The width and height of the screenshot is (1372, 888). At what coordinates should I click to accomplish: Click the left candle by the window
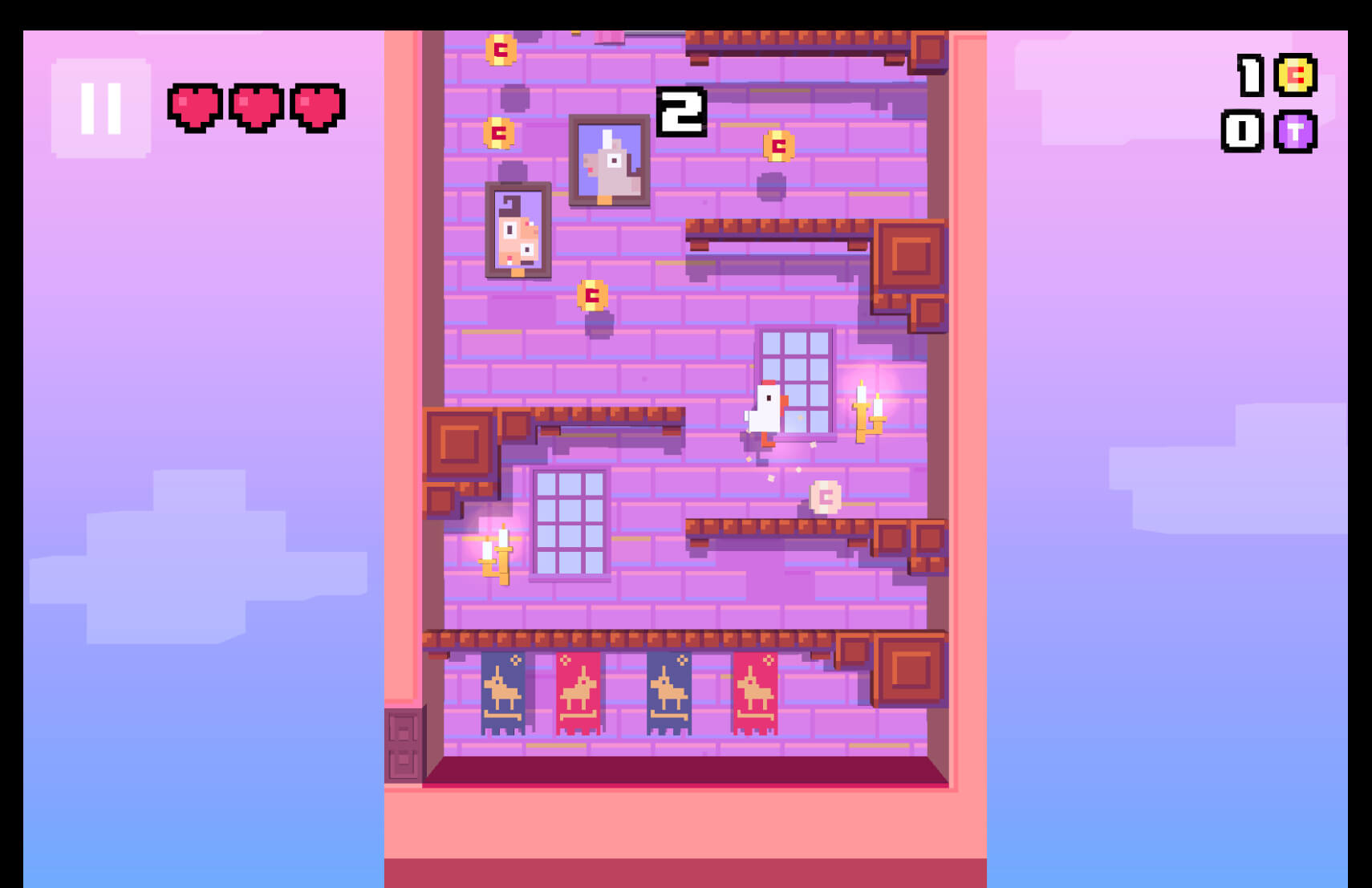496,553
